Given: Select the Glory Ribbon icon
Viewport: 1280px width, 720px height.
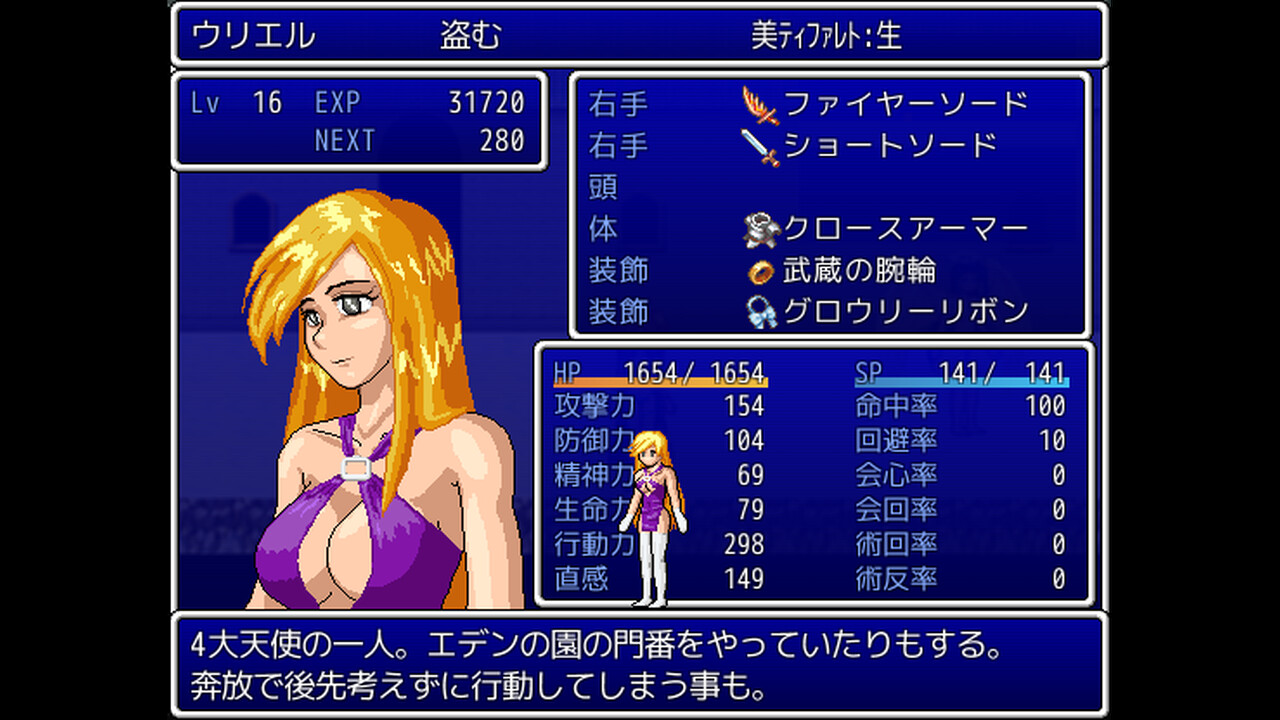Looking at the screenshot, I should 758,311.
